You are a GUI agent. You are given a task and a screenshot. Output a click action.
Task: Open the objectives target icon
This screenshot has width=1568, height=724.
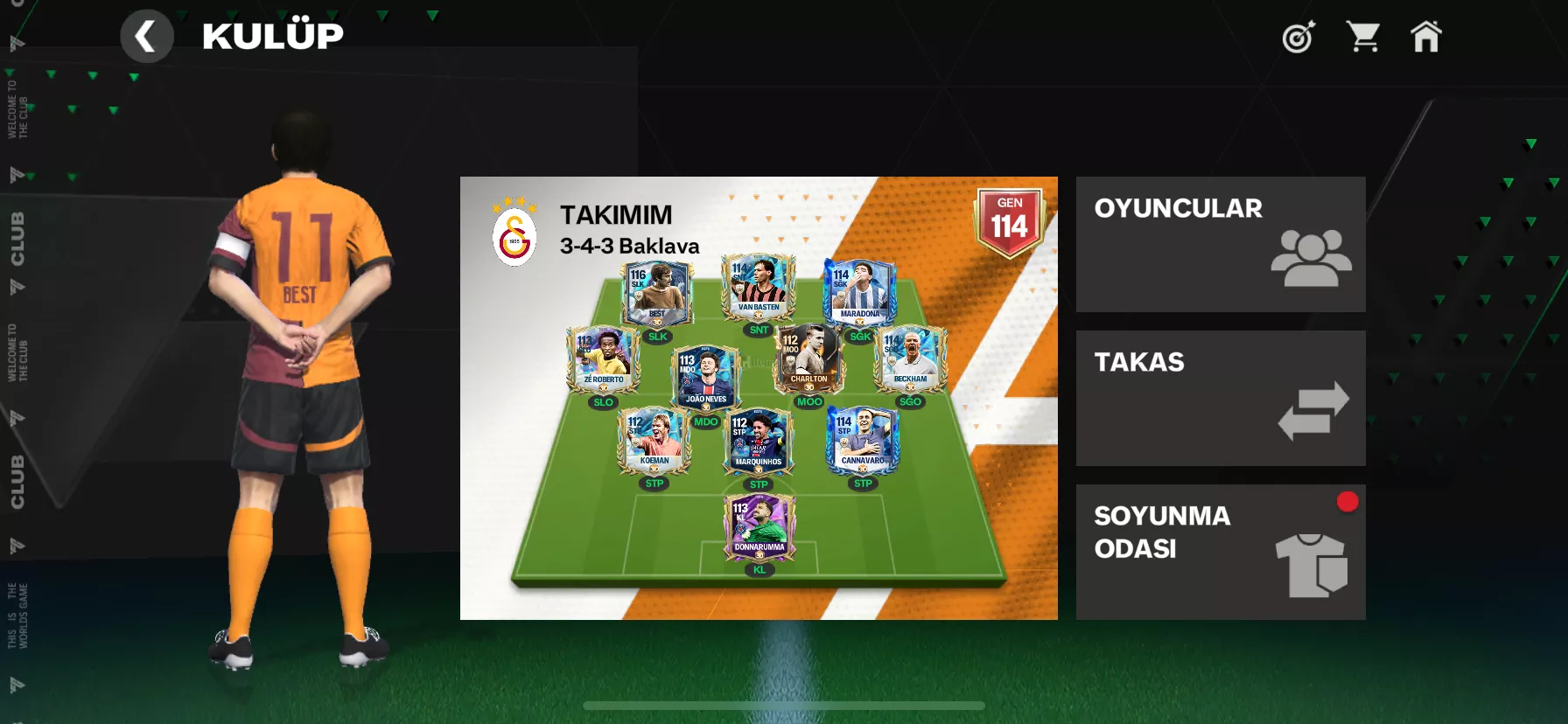point(1298,37)
